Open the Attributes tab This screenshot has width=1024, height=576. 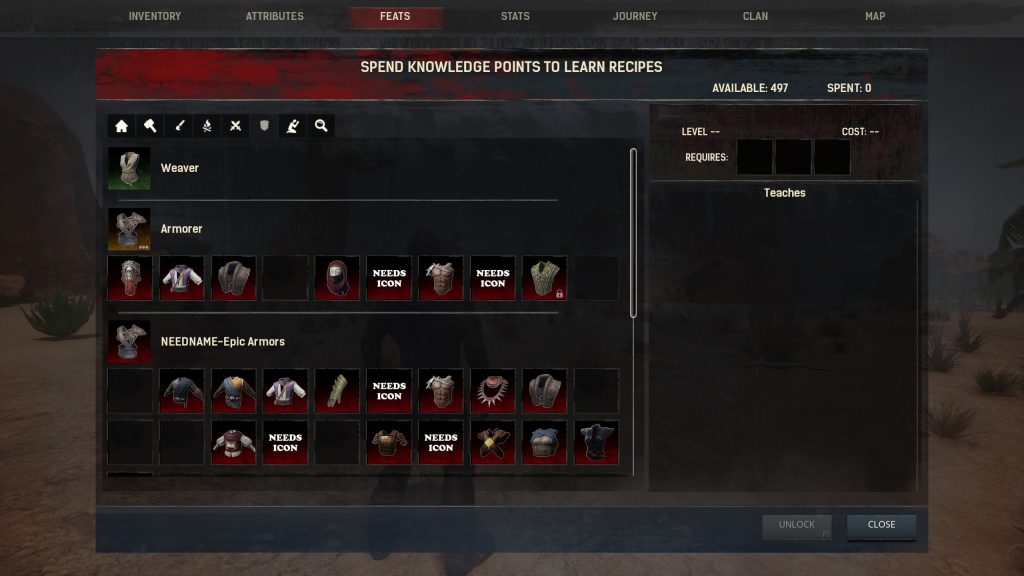(x=275, y=16)
